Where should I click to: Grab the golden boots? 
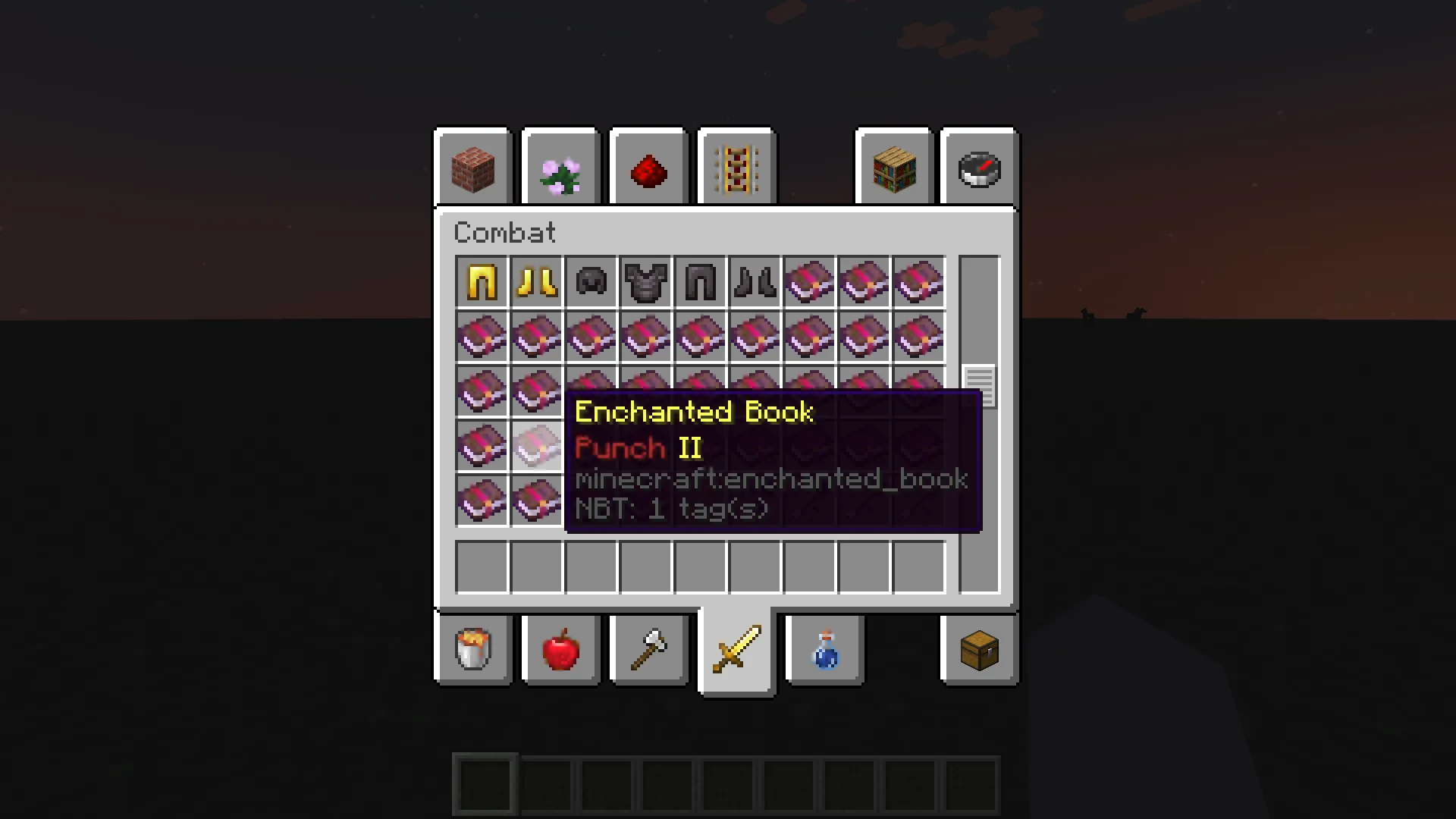[537, 282]
